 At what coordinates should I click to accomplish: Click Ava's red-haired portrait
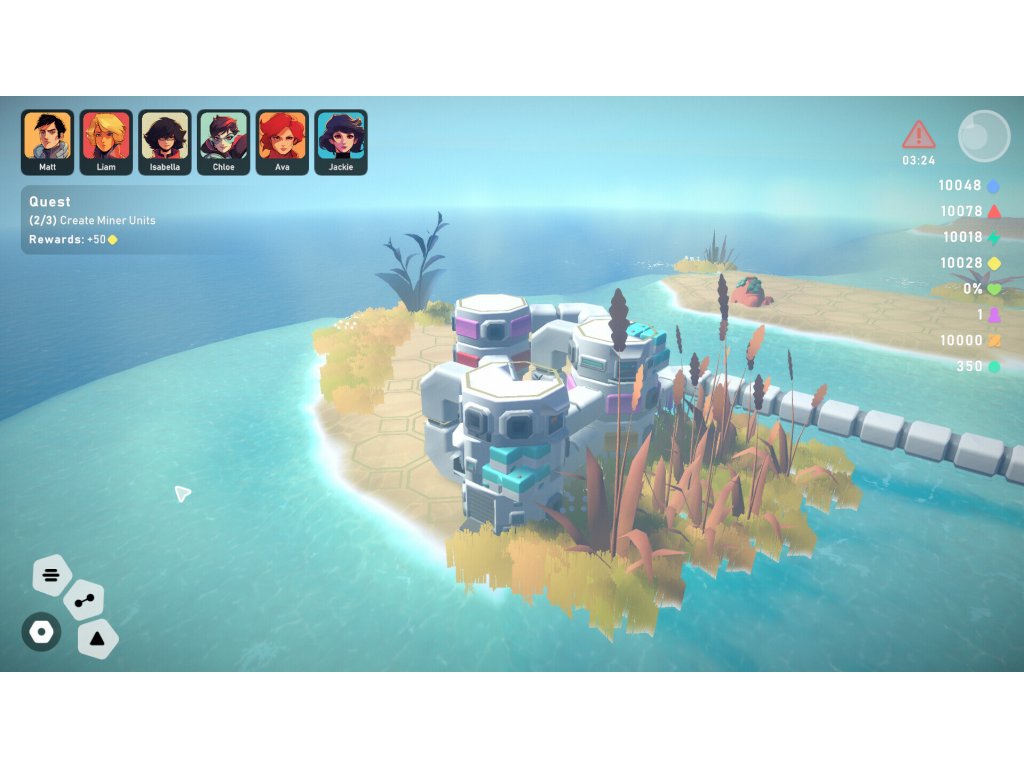(x=282, y=141)
